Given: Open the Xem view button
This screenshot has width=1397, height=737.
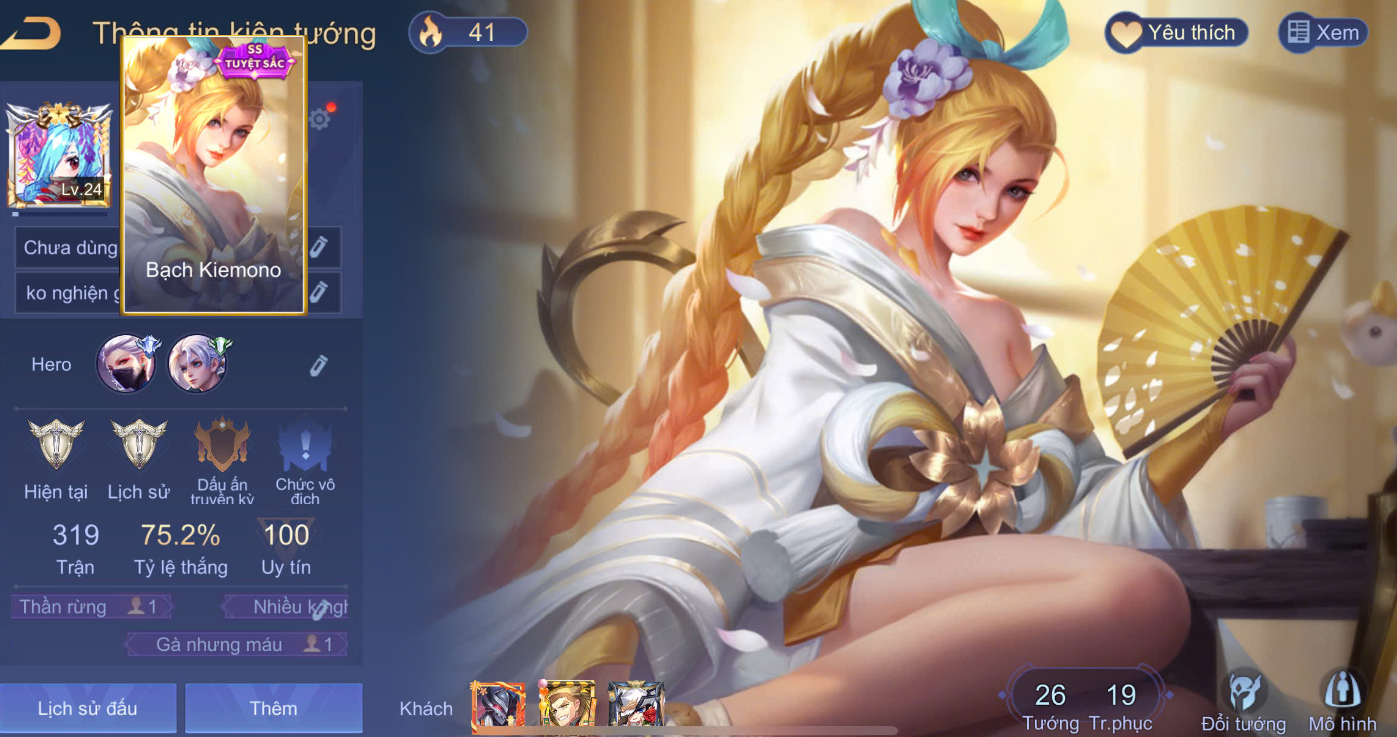Looking at the screenshot, I should [1323, 33].
